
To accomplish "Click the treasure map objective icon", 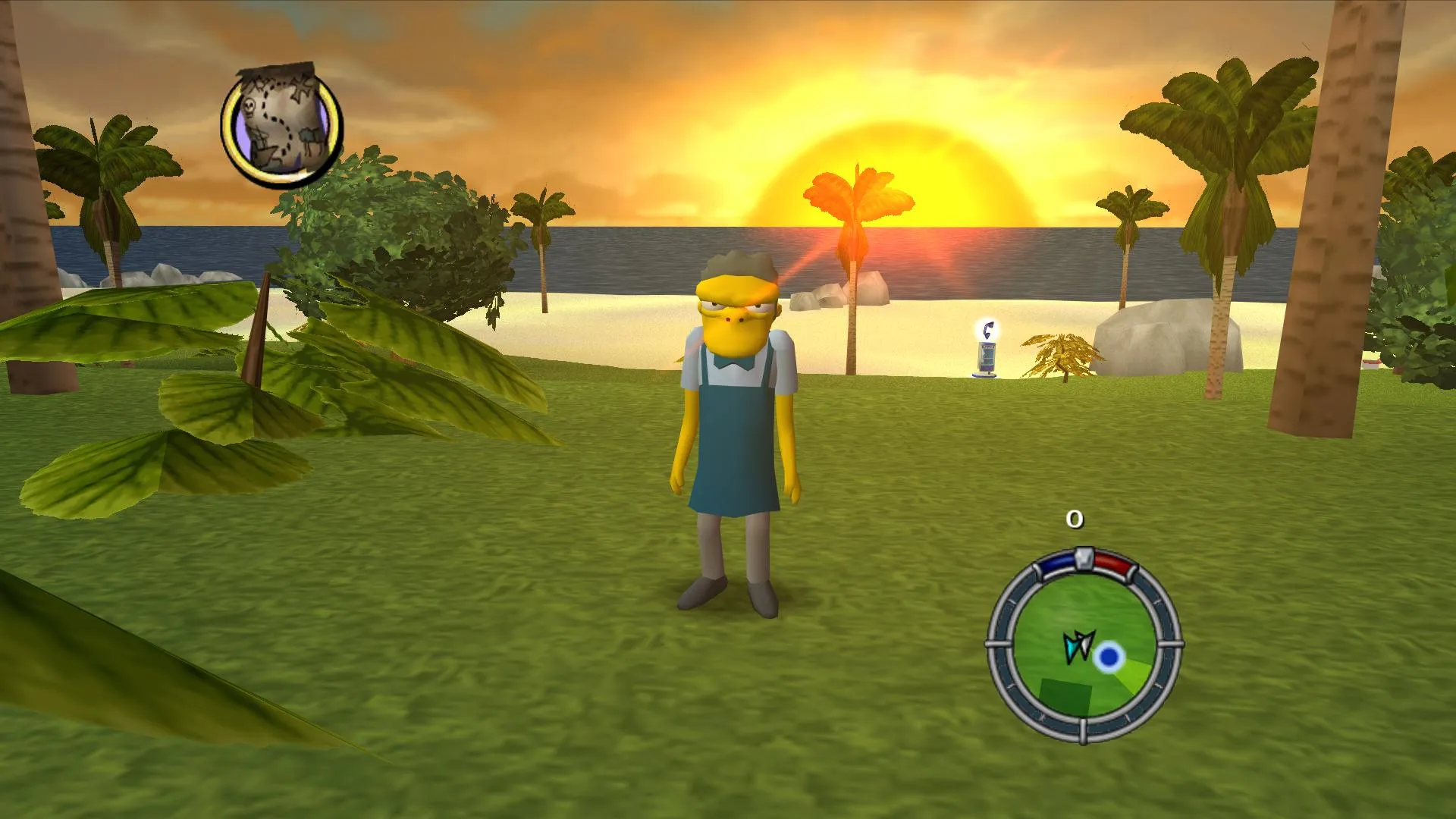I will tap(281, 126).
